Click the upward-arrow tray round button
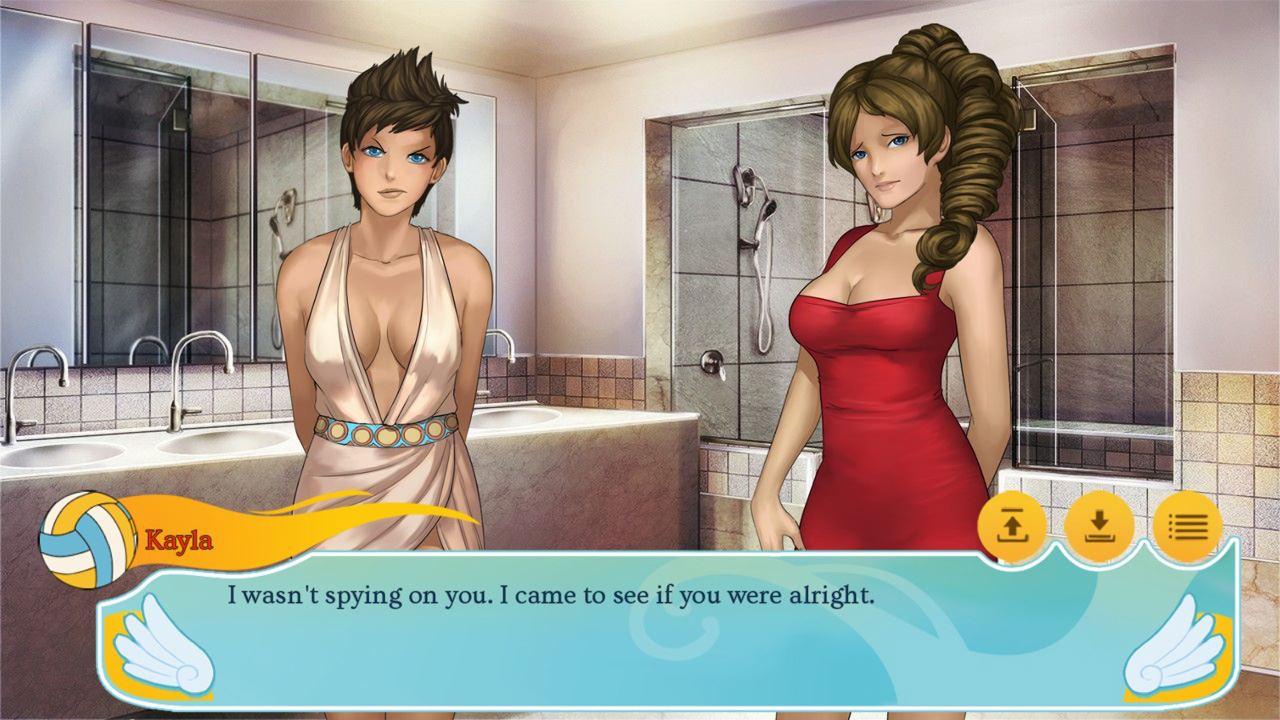This screenshot has width=1280, height=720. (1011, 526)
